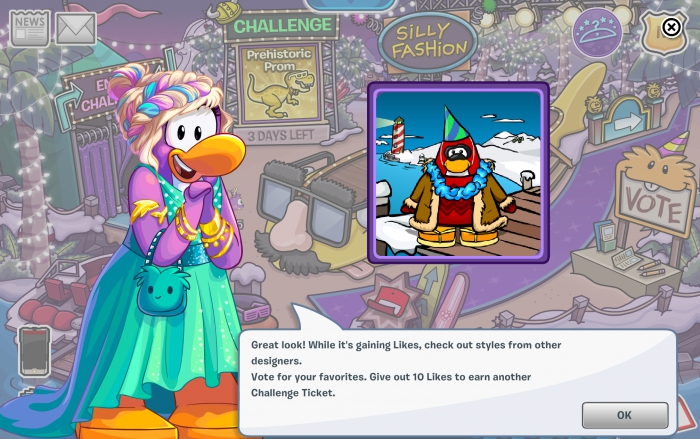This screenshot has width=700, height=439.
Task: Open the purple hat fashion icon
Action: (x=596, y=33)
